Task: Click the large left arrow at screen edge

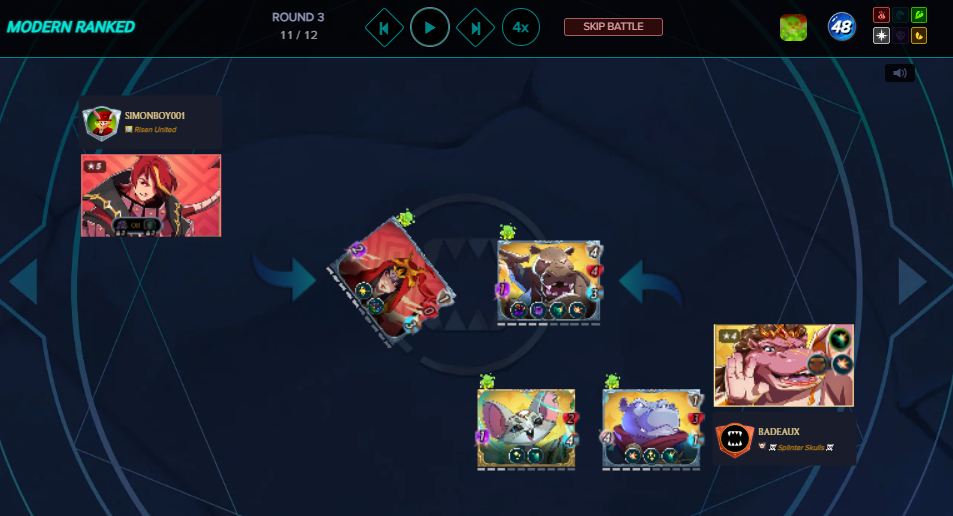Action: click(23, 281)
